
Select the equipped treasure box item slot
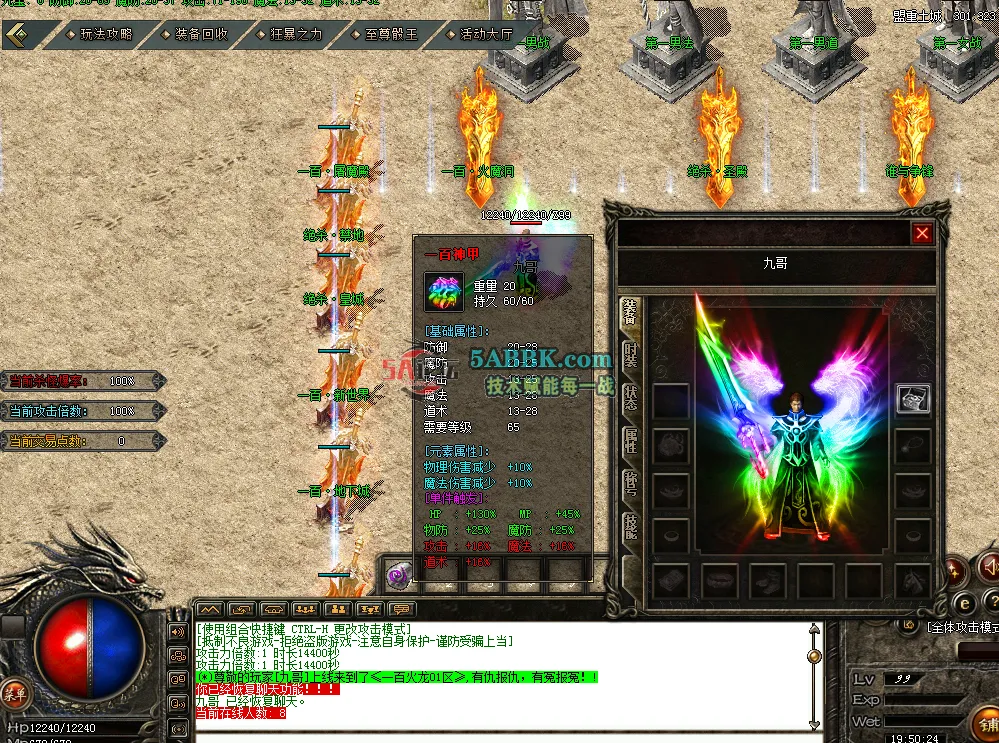click(913, 399)
